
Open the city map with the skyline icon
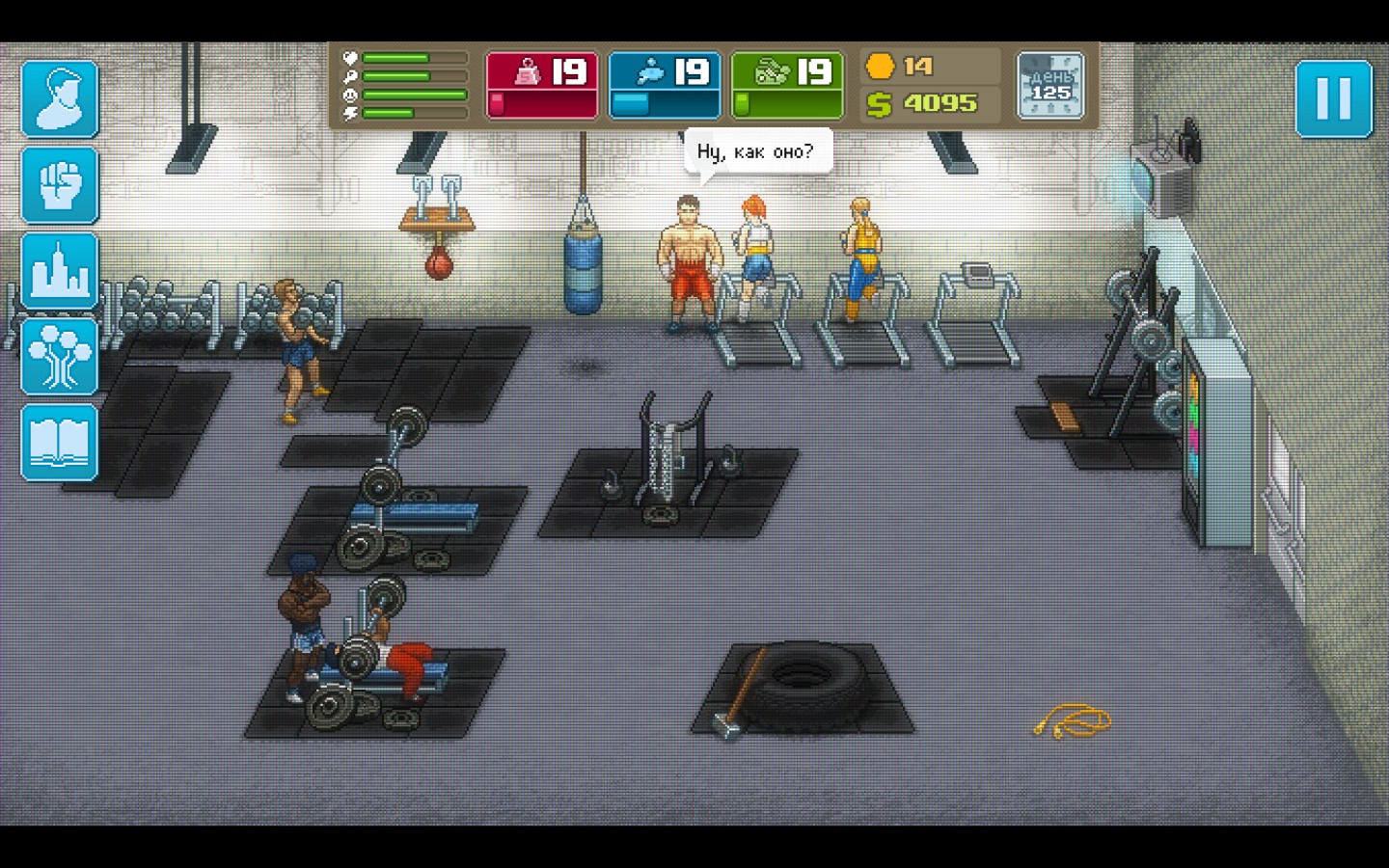(59, 269)
